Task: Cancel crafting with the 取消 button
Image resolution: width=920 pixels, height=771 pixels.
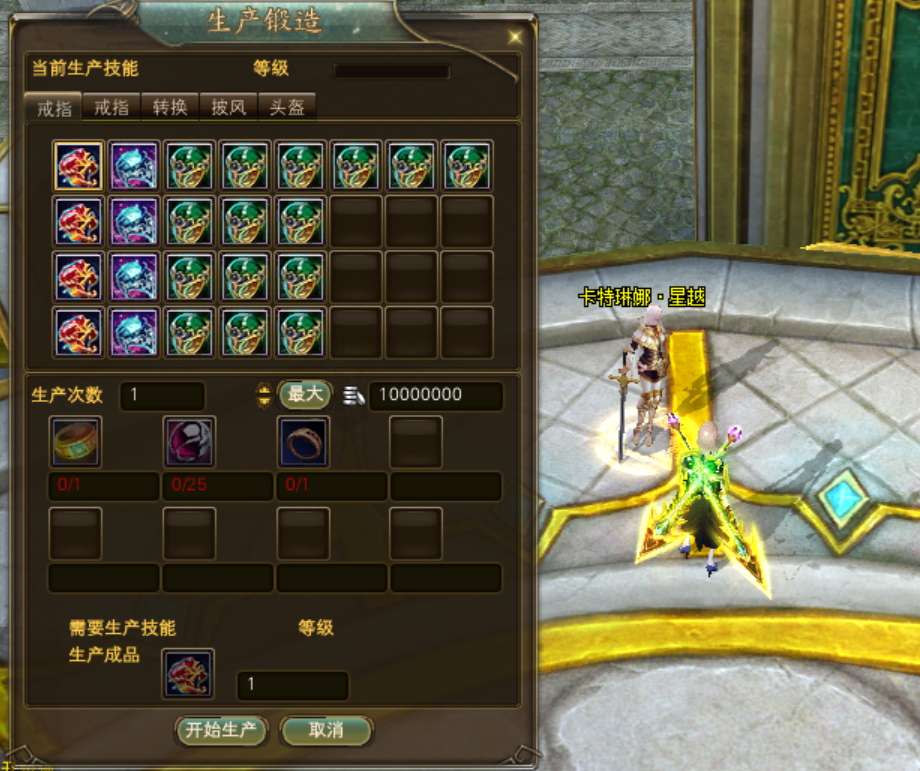Action: [326, 731]
